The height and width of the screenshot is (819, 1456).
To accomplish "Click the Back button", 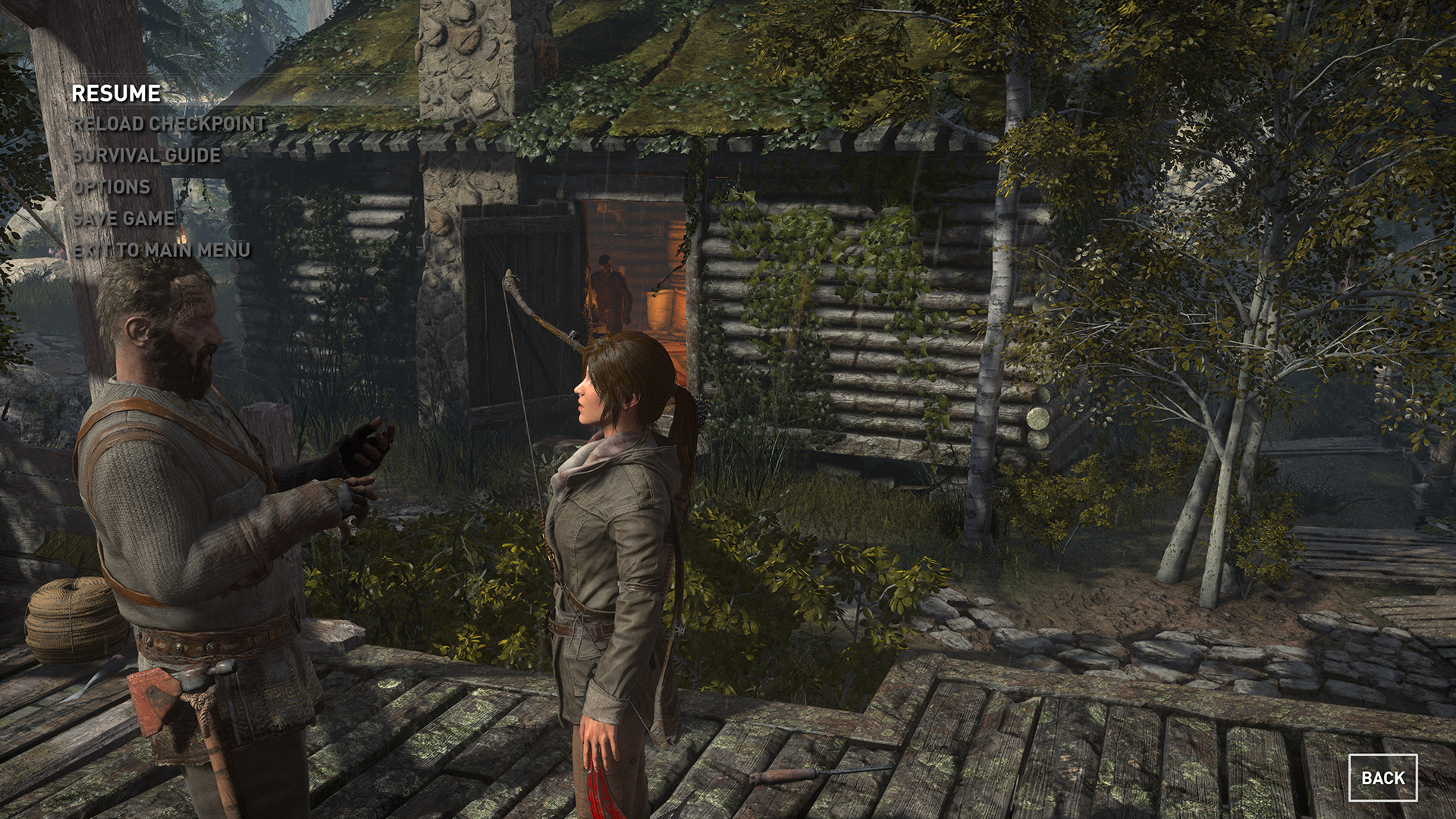I will tap(1382, 778).
